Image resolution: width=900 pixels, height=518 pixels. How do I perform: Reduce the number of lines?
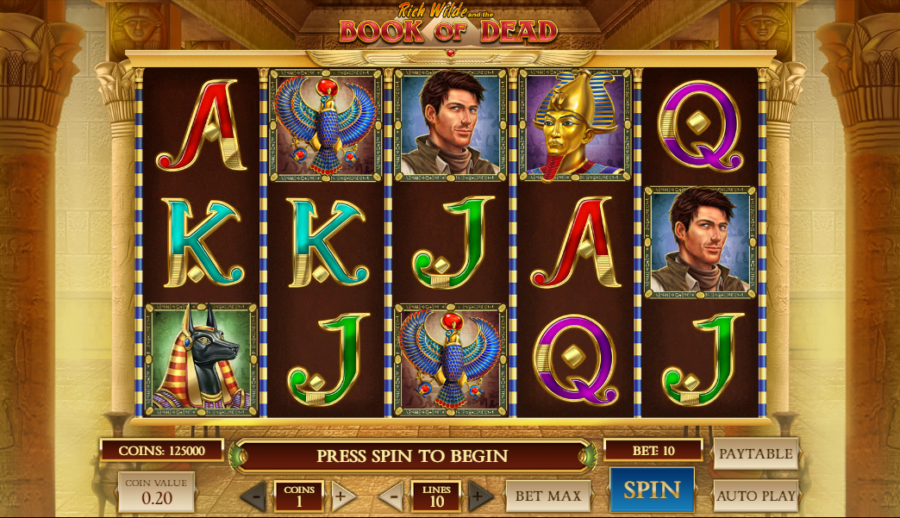click(392, 496)
